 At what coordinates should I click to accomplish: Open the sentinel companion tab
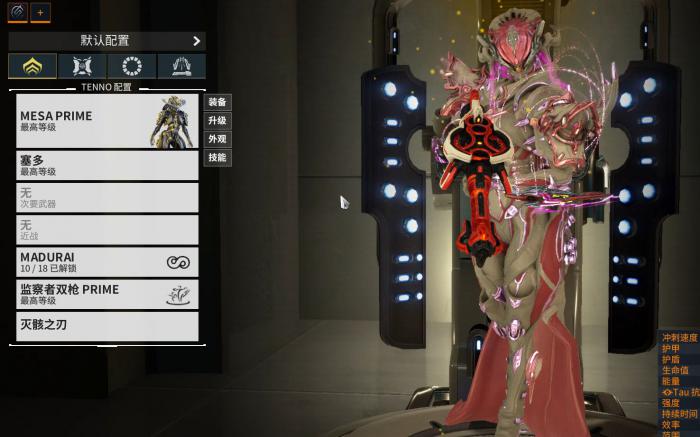click(82, 67)
